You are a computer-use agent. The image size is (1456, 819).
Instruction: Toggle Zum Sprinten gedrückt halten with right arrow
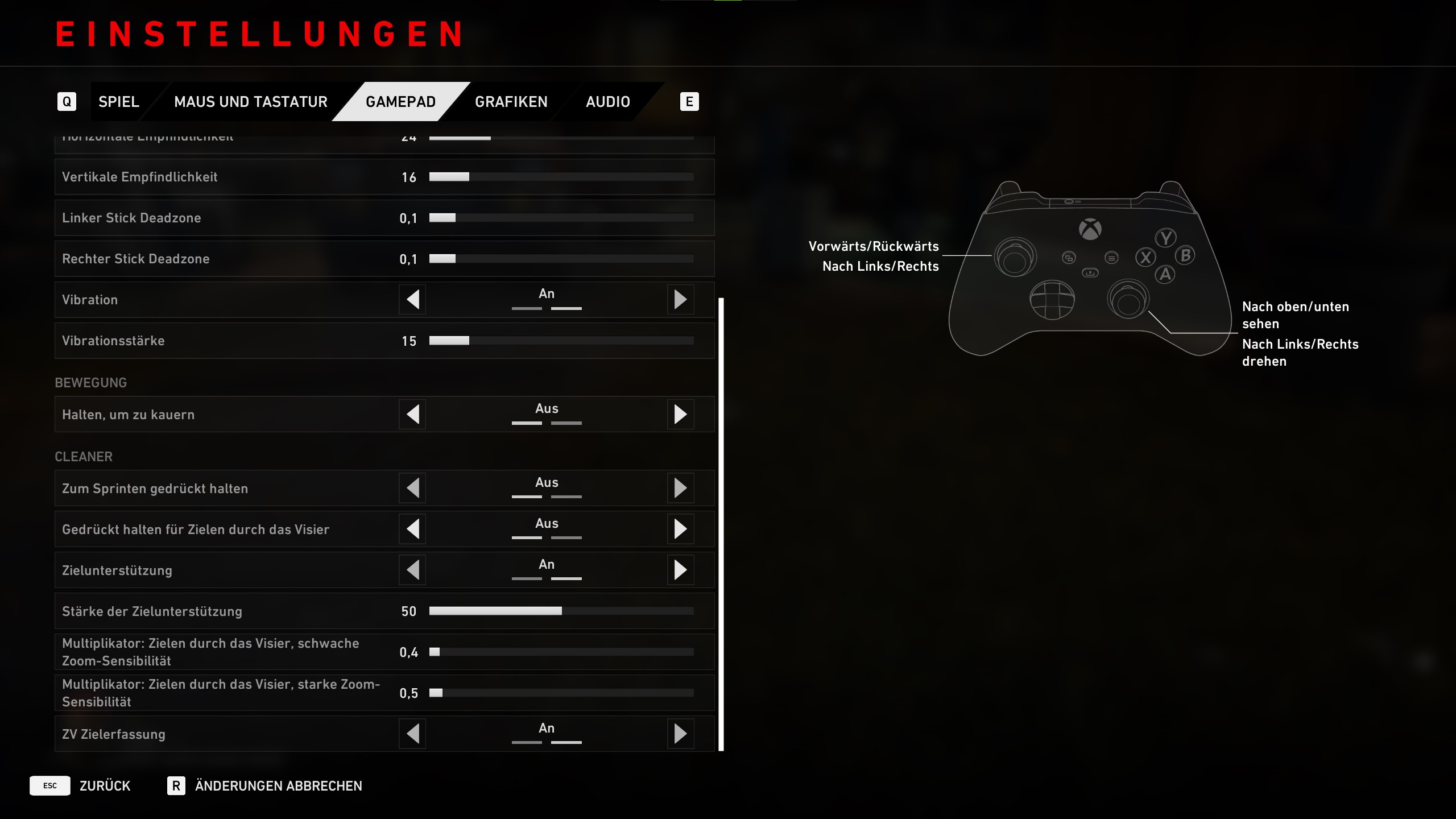680,489
